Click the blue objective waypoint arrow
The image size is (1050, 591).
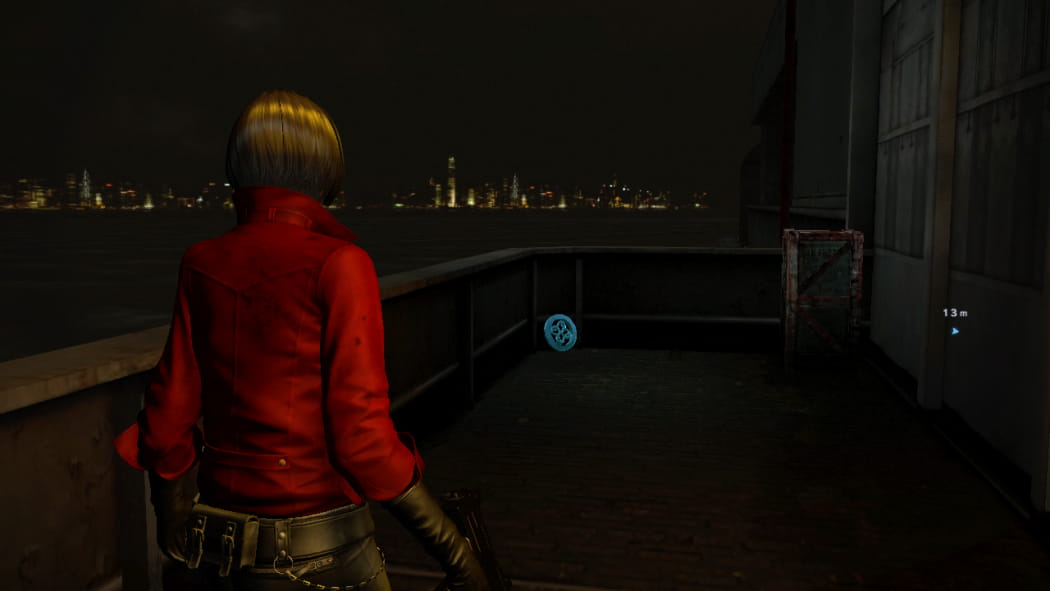(955, 330)
